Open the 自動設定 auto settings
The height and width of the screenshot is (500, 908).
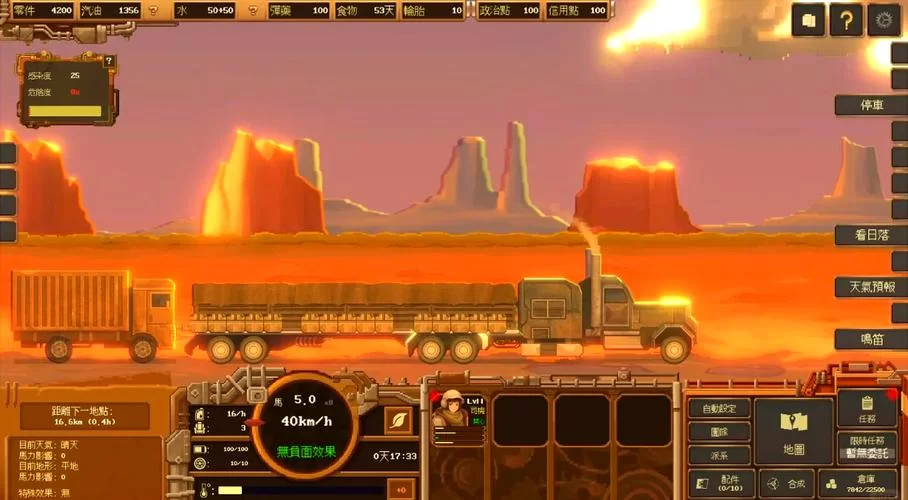pos(719,408)
